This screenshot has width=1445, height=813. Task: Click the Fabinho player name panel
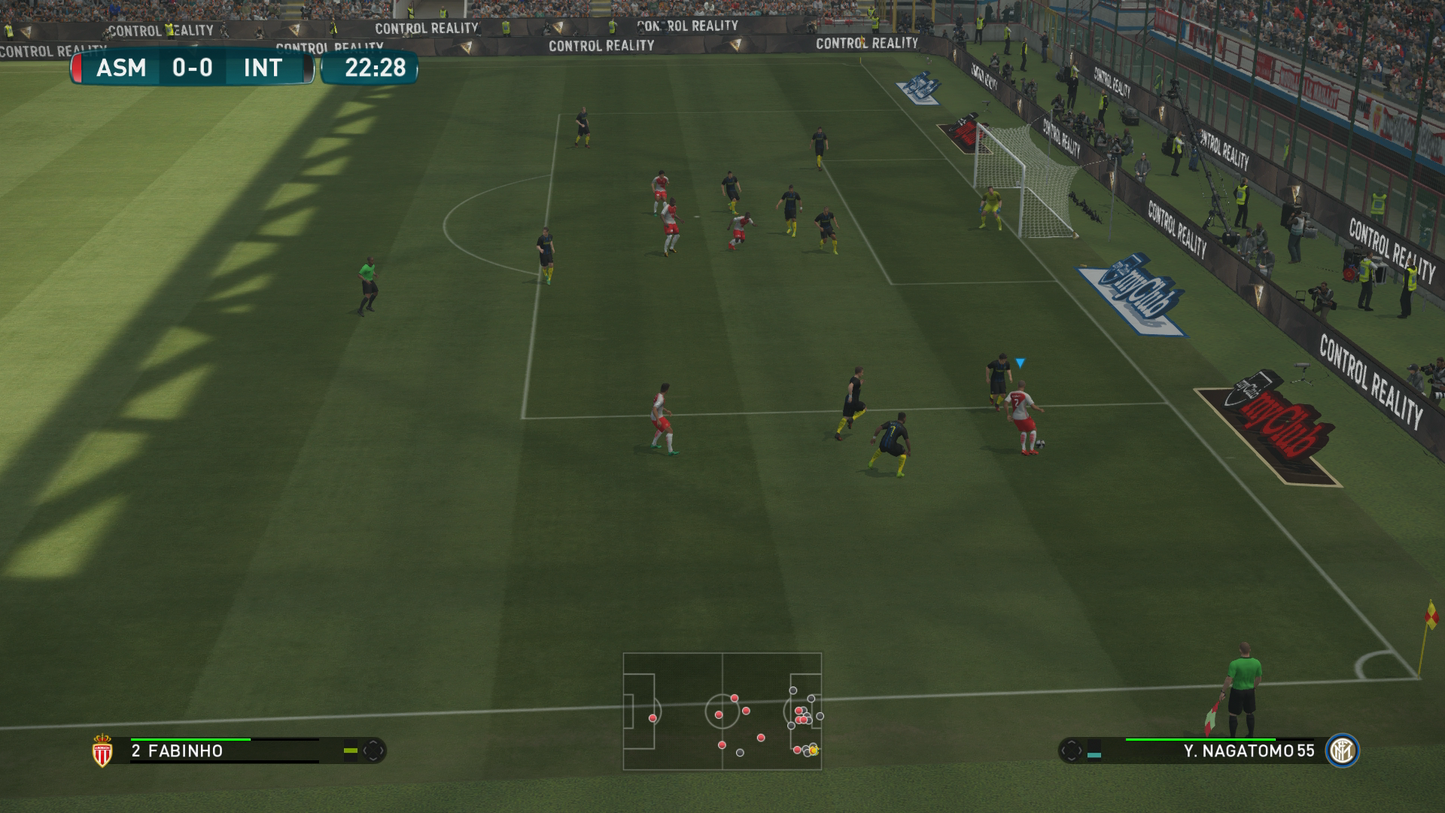tap(224, 751)
